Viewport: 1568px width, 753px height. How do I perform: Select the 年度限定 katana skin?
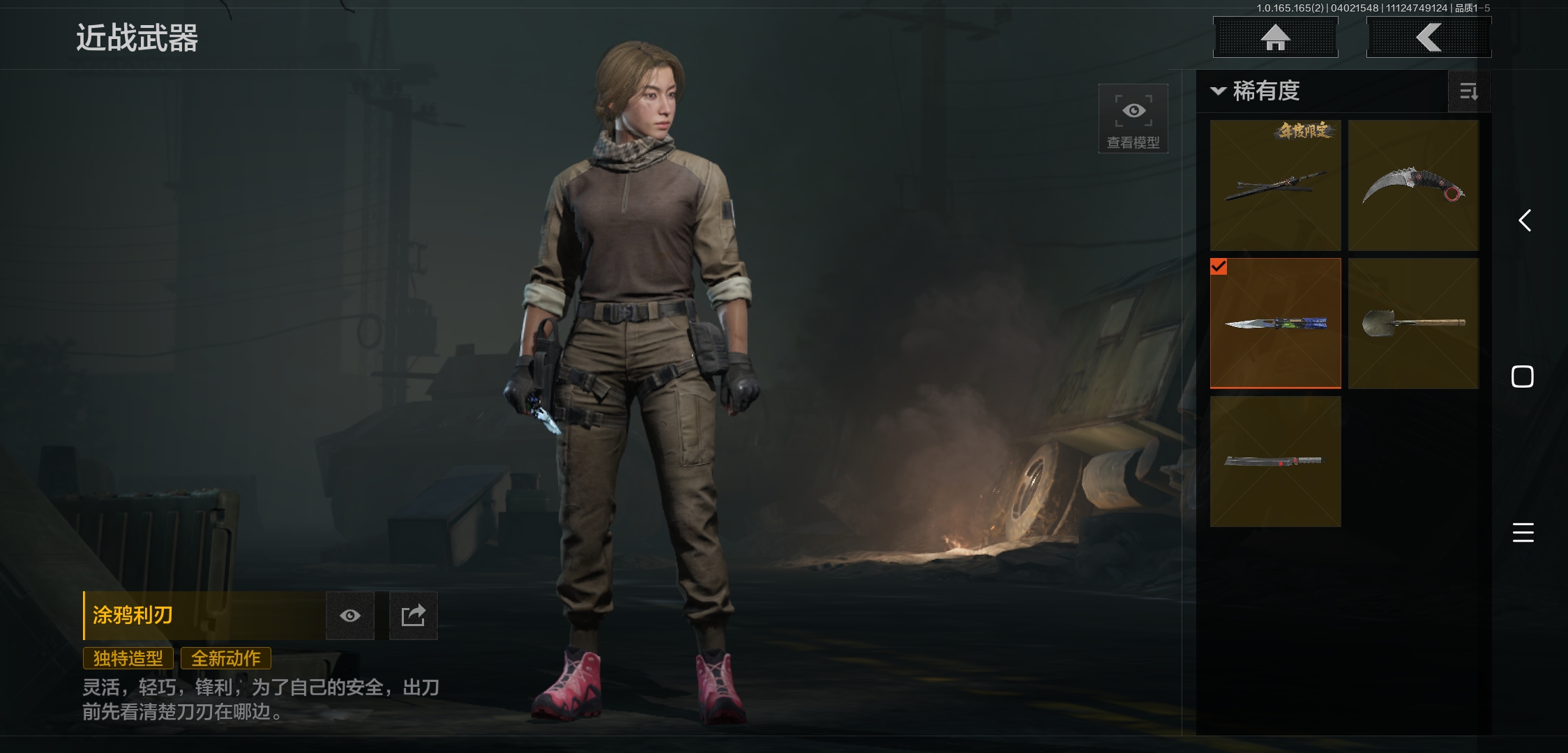tap(1275, 185)
